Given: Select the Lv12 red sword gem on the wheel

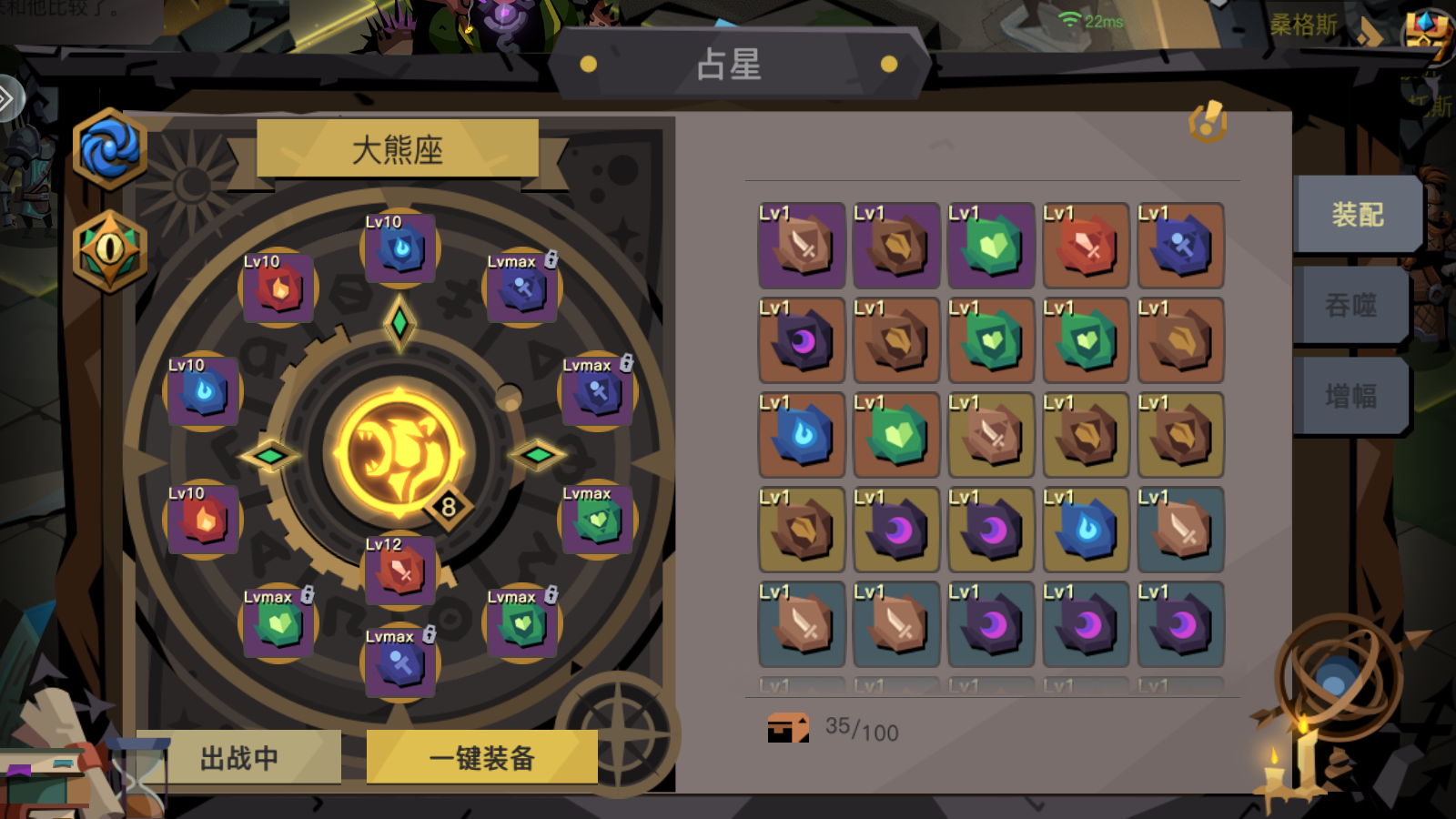Looking at the screenshot, I should coord(400,571).
